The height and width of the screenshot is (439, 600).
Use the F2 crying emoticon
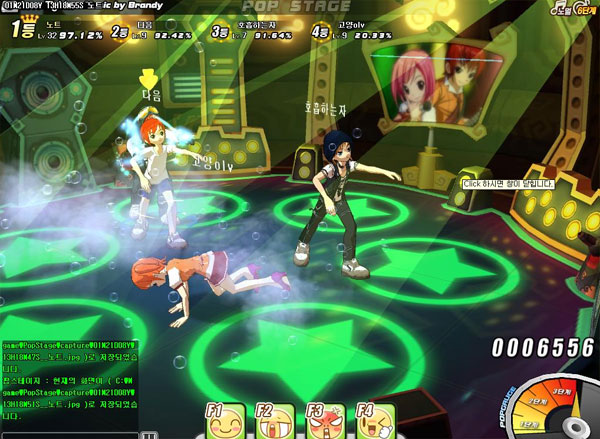click(x=275, y=422)
